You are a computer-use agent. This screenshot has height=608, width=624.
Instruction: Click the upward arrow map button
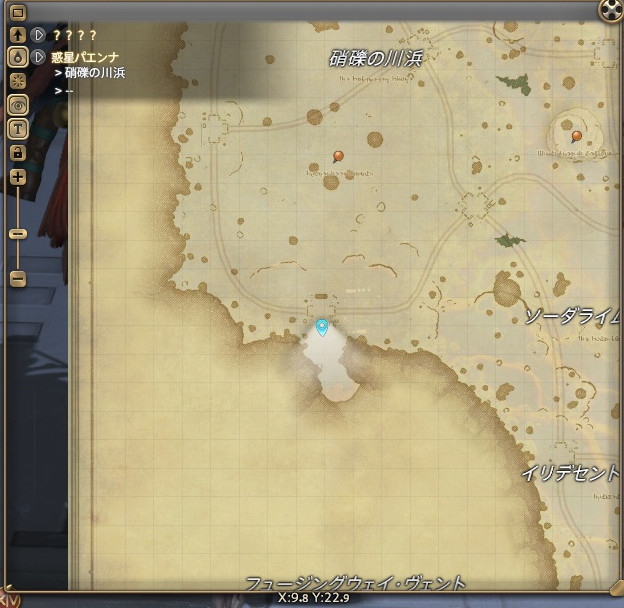click(17, 35)
